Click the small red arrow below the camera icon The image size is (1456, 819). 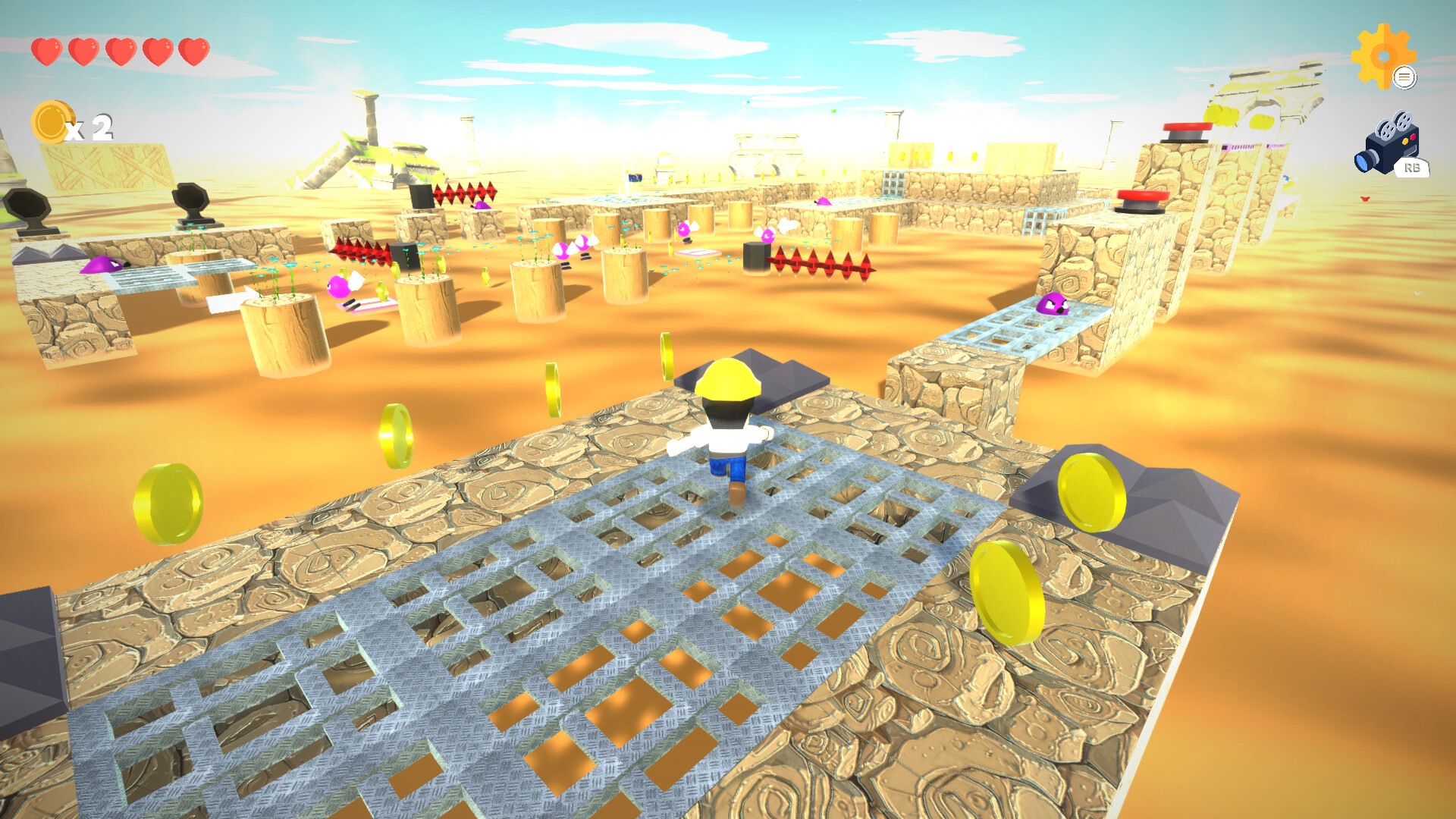(1365, 199)
